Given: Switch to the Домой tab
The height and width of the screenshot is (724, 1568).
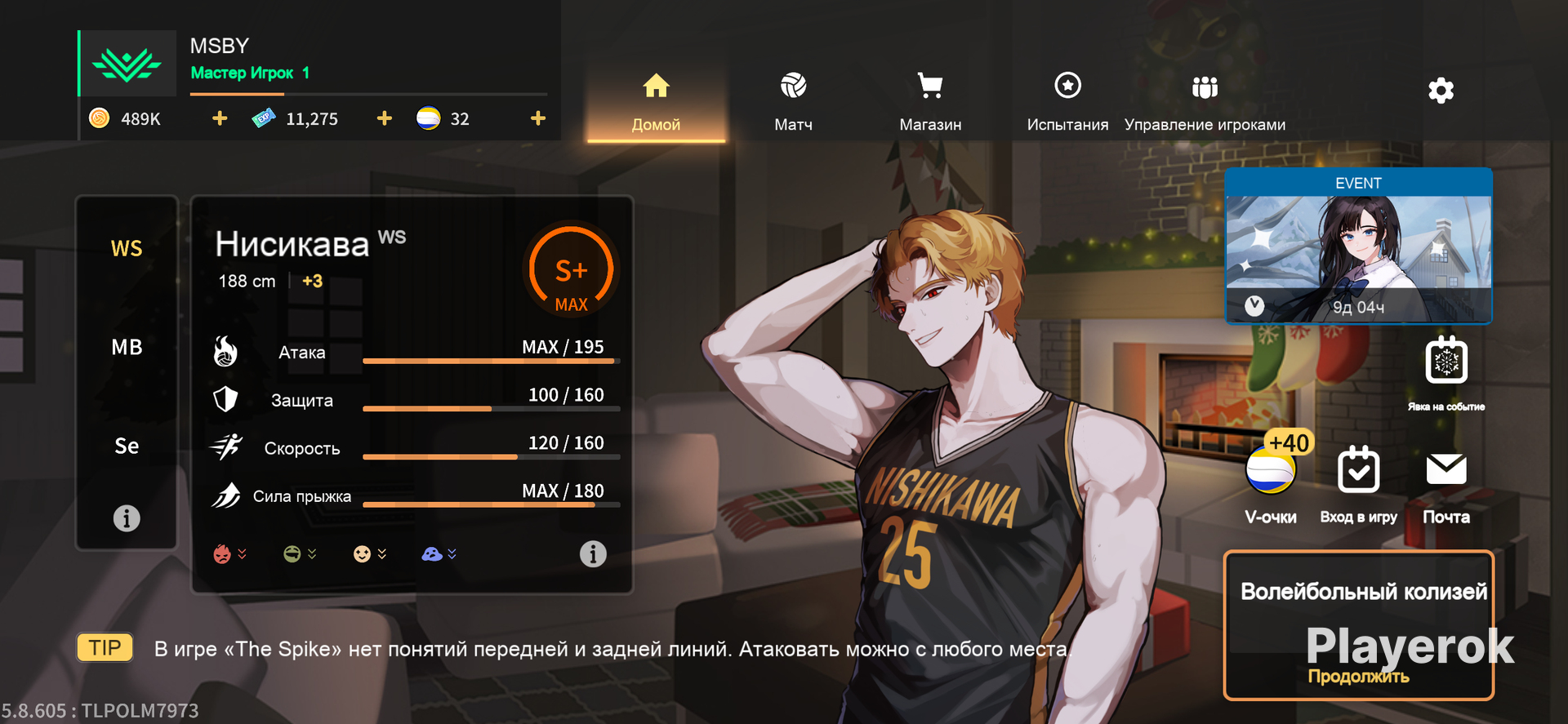Looking at the screenshot, I should pyautogui.click(x=656, y=102).
